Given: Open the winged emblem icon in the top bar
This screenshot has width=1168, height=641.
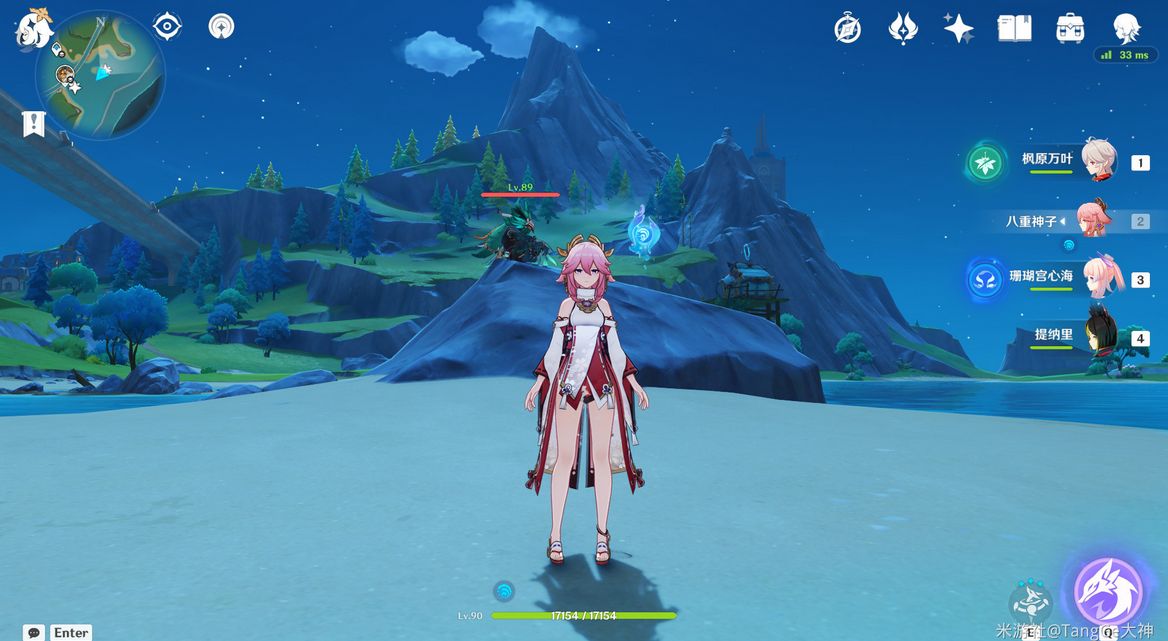Looking at the screenshot, I should 903,28.
